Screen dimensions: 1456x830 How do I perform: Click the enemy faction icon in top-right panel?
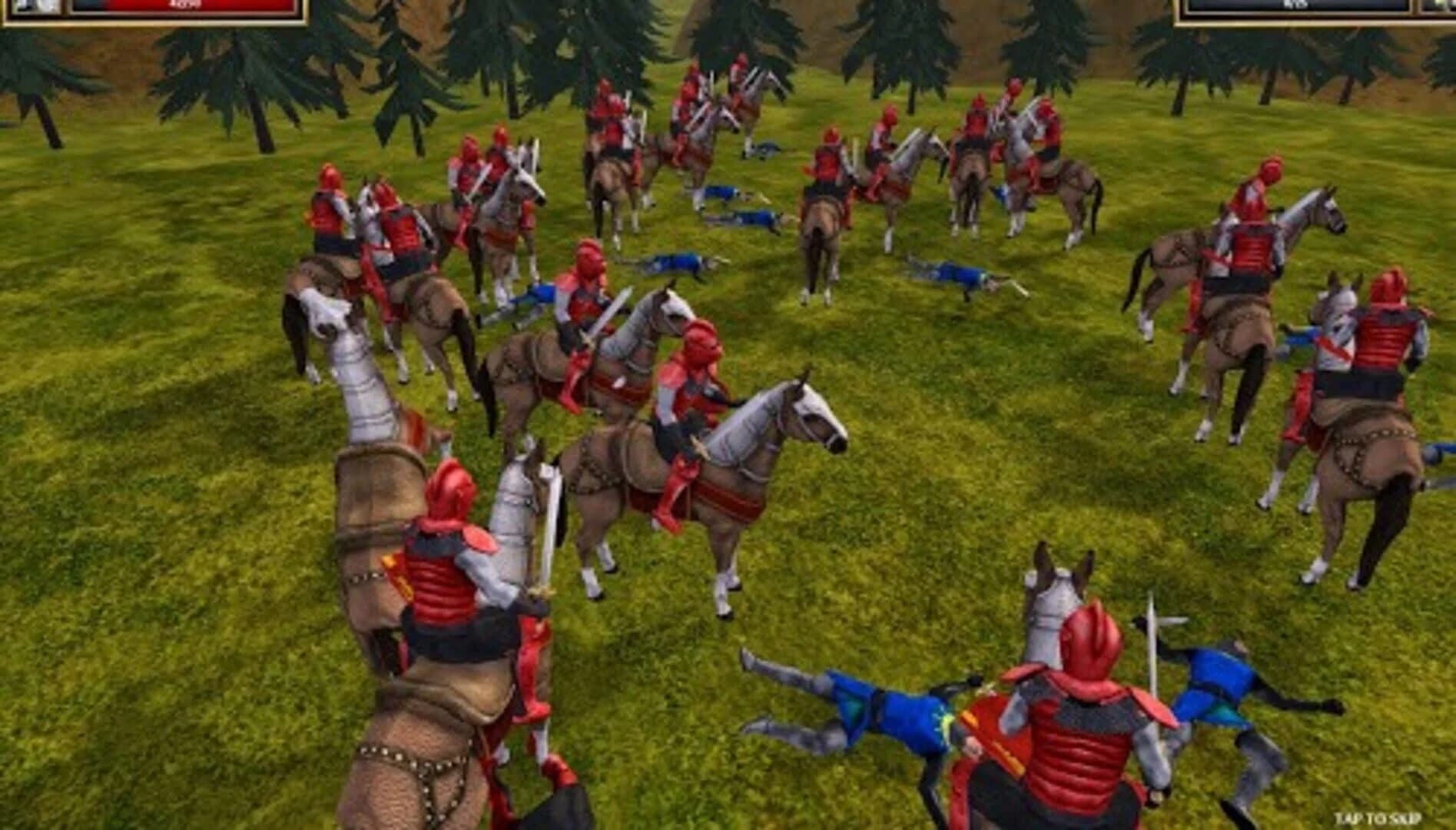click(x=1437, y=8)
